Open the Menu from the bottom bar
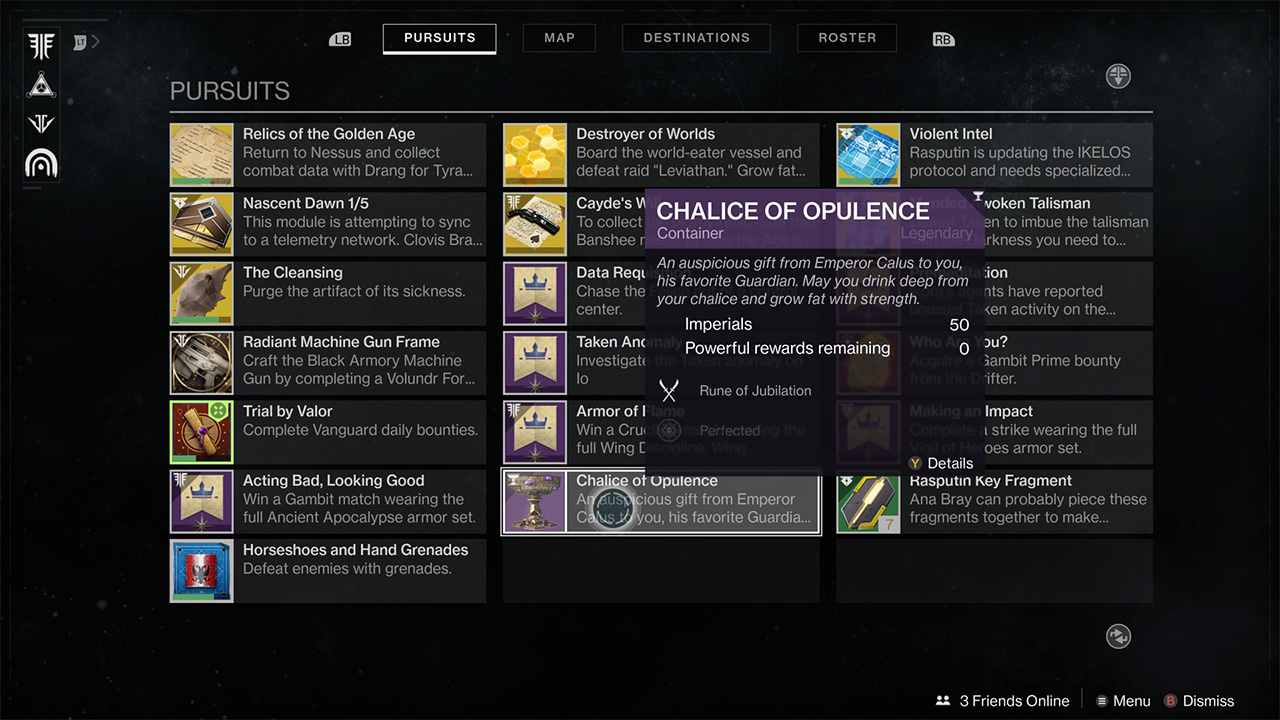 (1123, 700)
